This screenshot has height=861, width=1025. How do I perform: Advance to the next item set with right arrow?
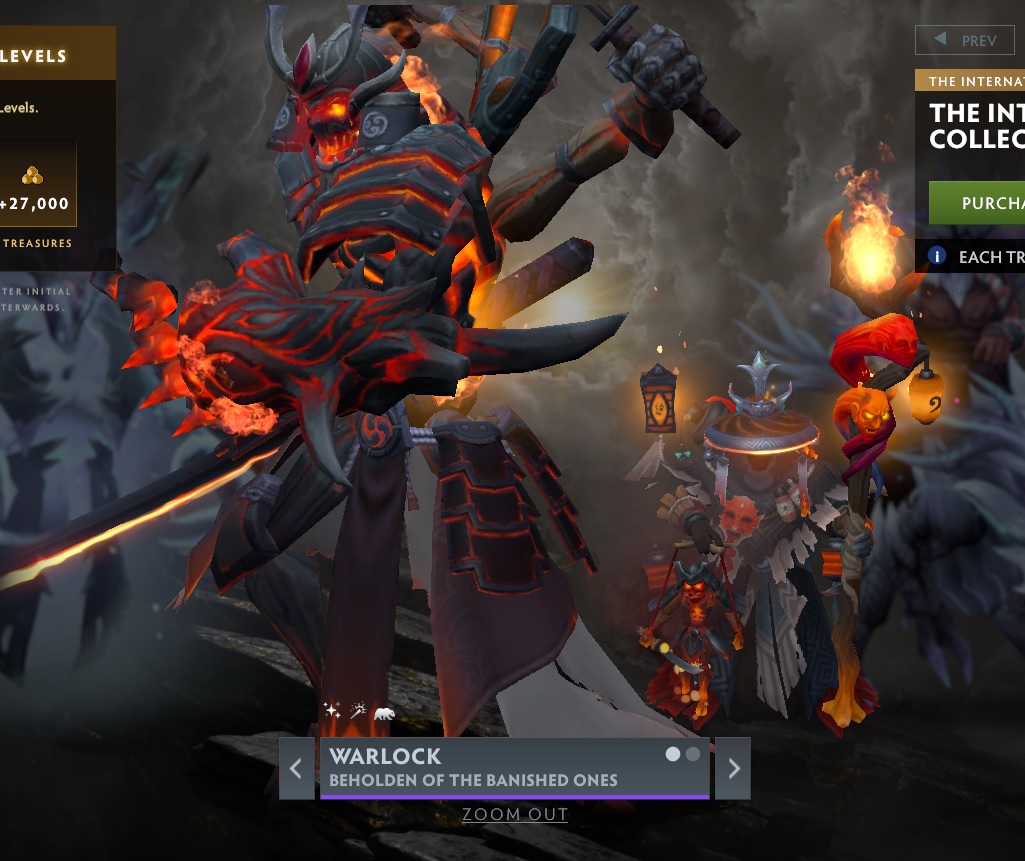(734, 769)
